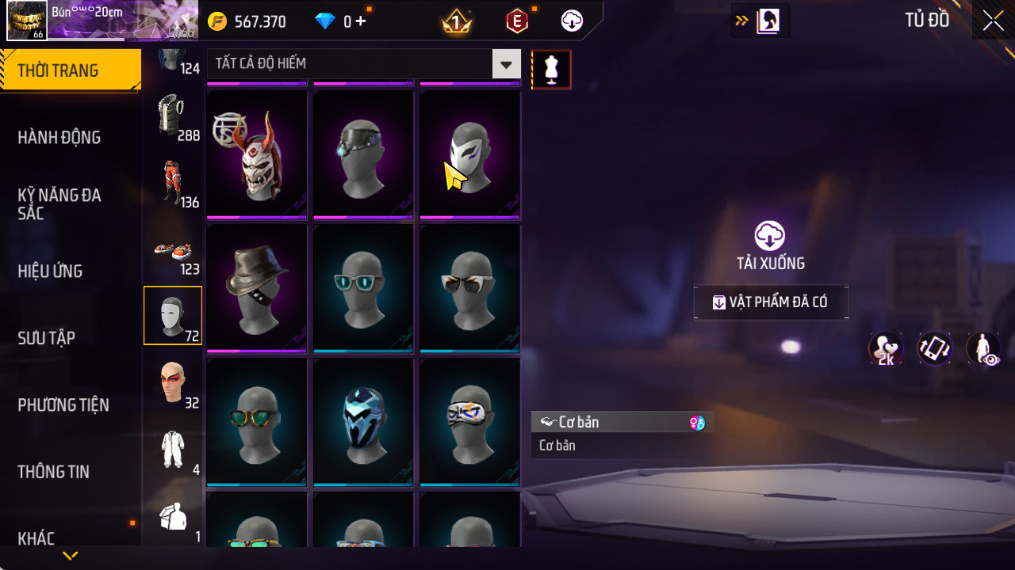Go to the Sưu Tập tab
Viewport: 1015px width, 570px height.
tap(47, 338)
